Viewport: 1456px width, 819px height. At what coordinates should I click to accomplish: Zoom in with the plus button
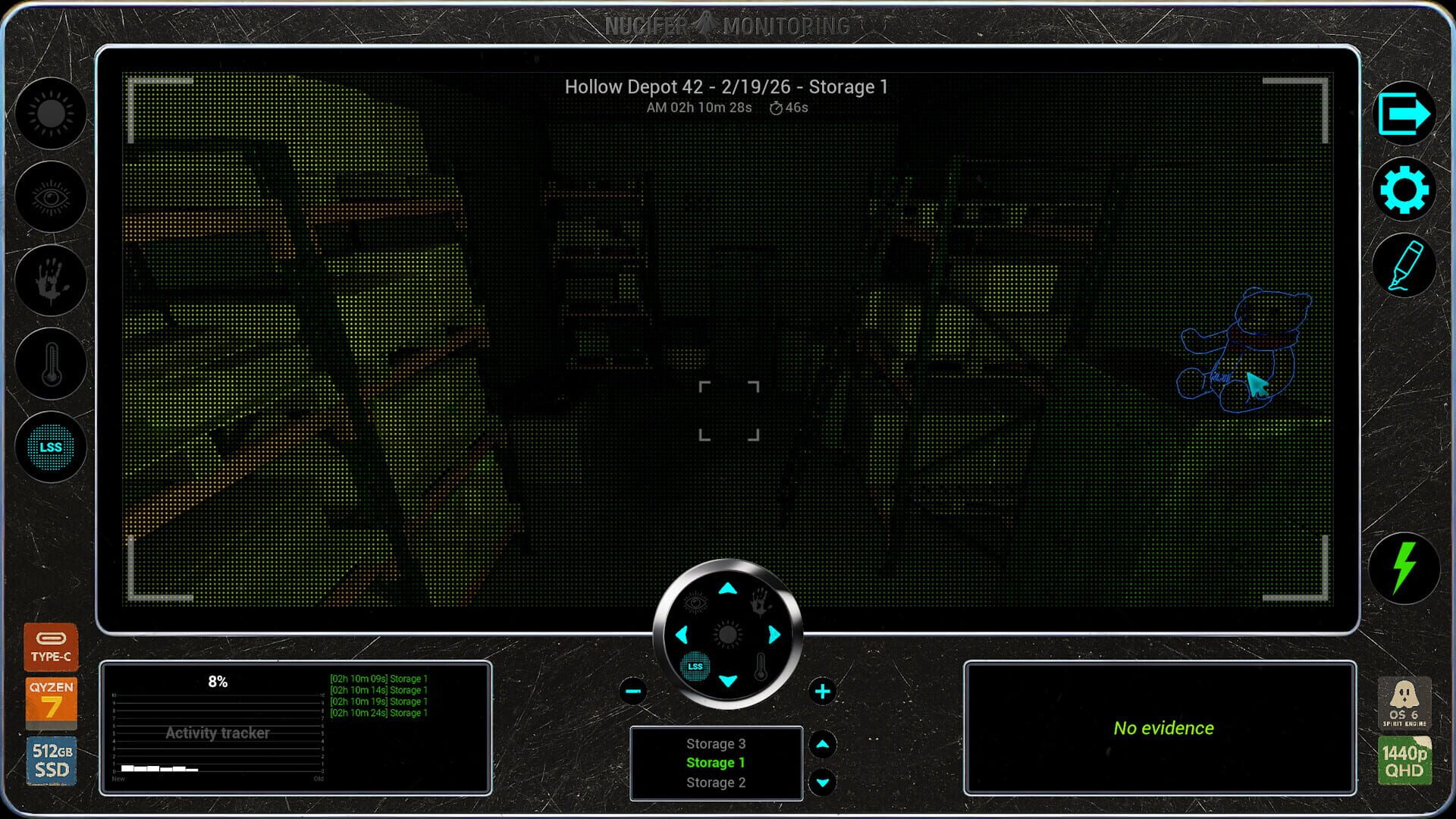(823, 691)
